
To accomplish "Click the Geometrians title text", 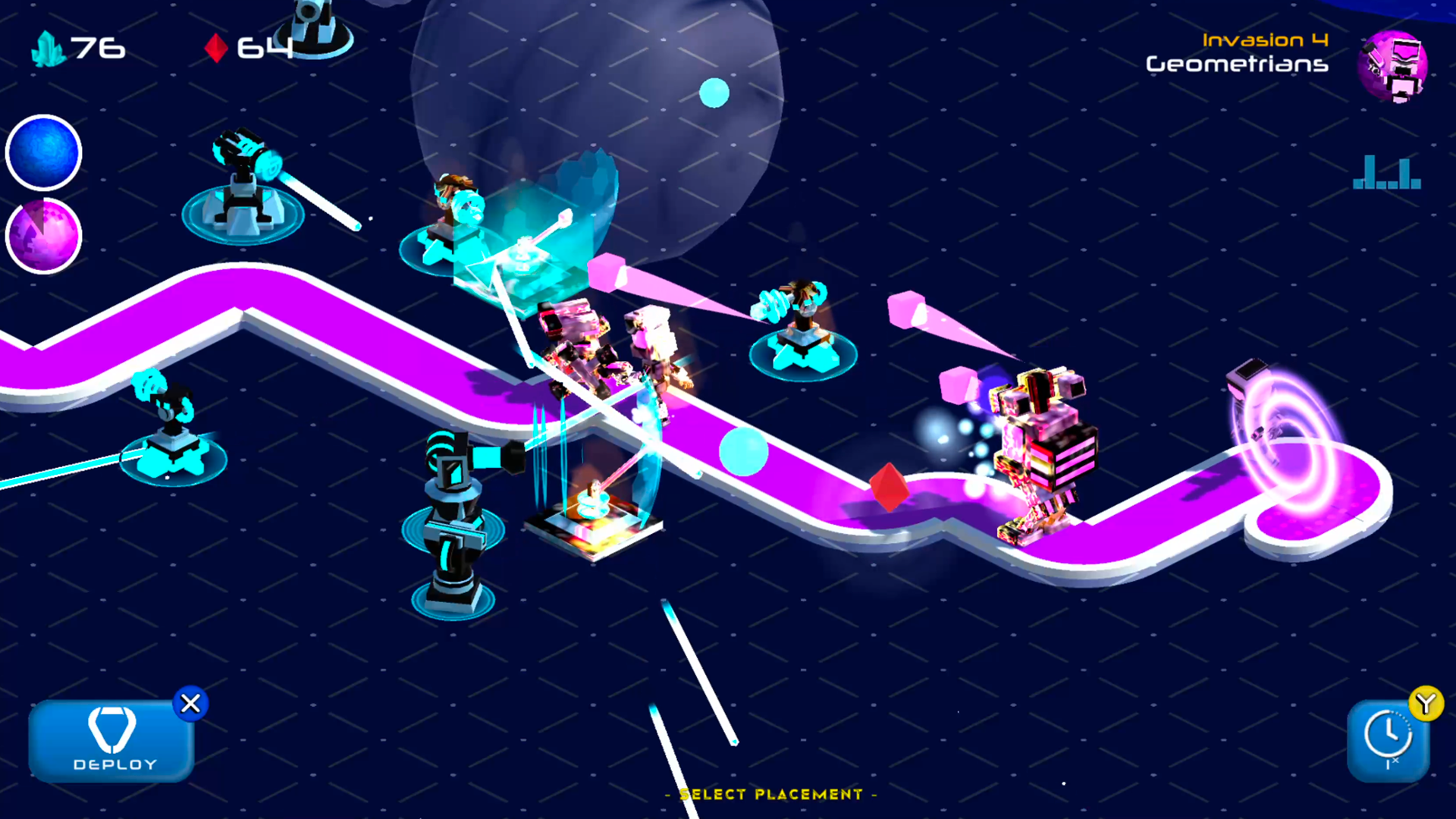I will pos(1237,65).
